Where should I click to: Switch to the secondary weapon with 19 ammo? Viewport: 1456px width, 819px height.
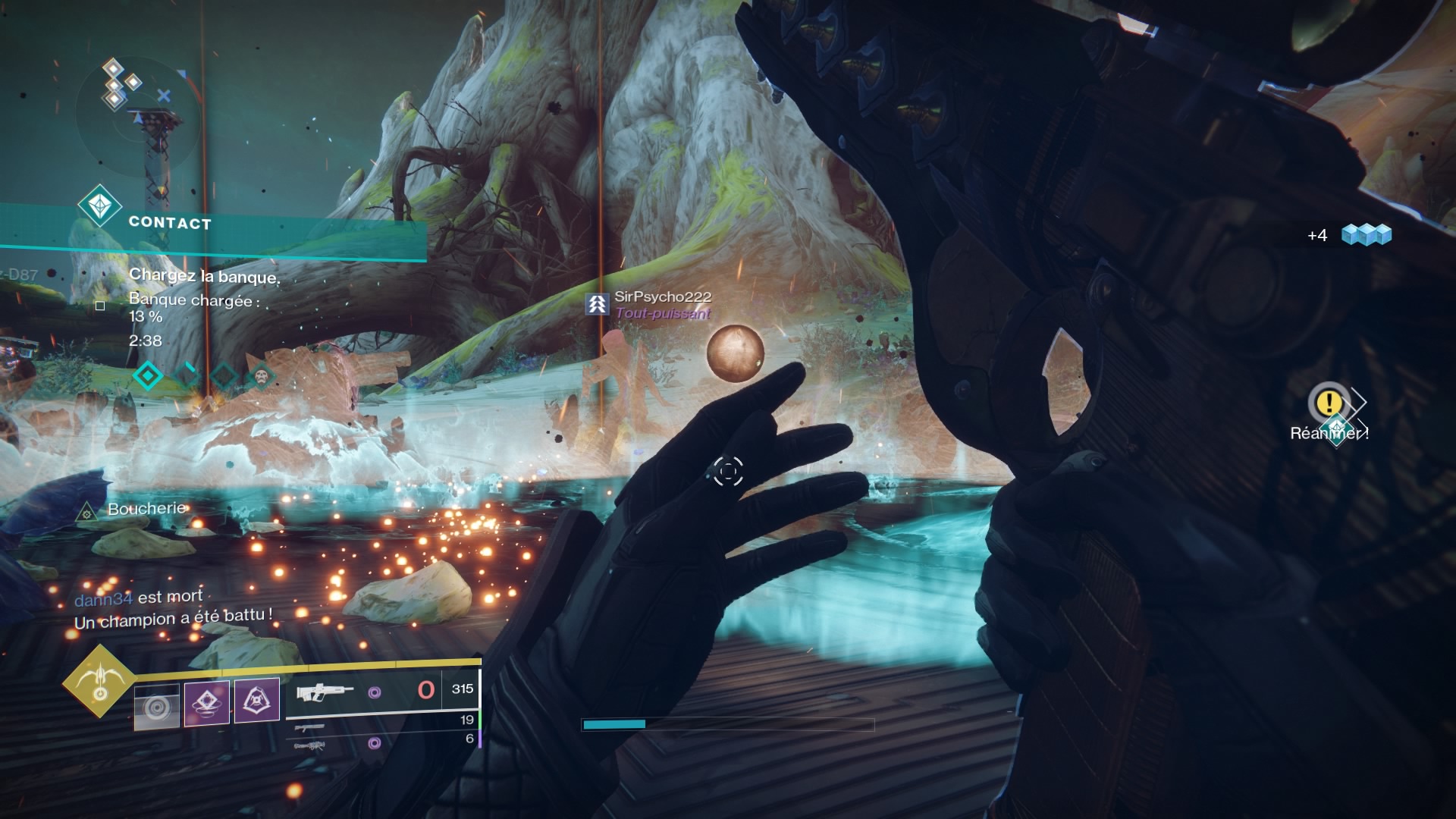[309, 727]
